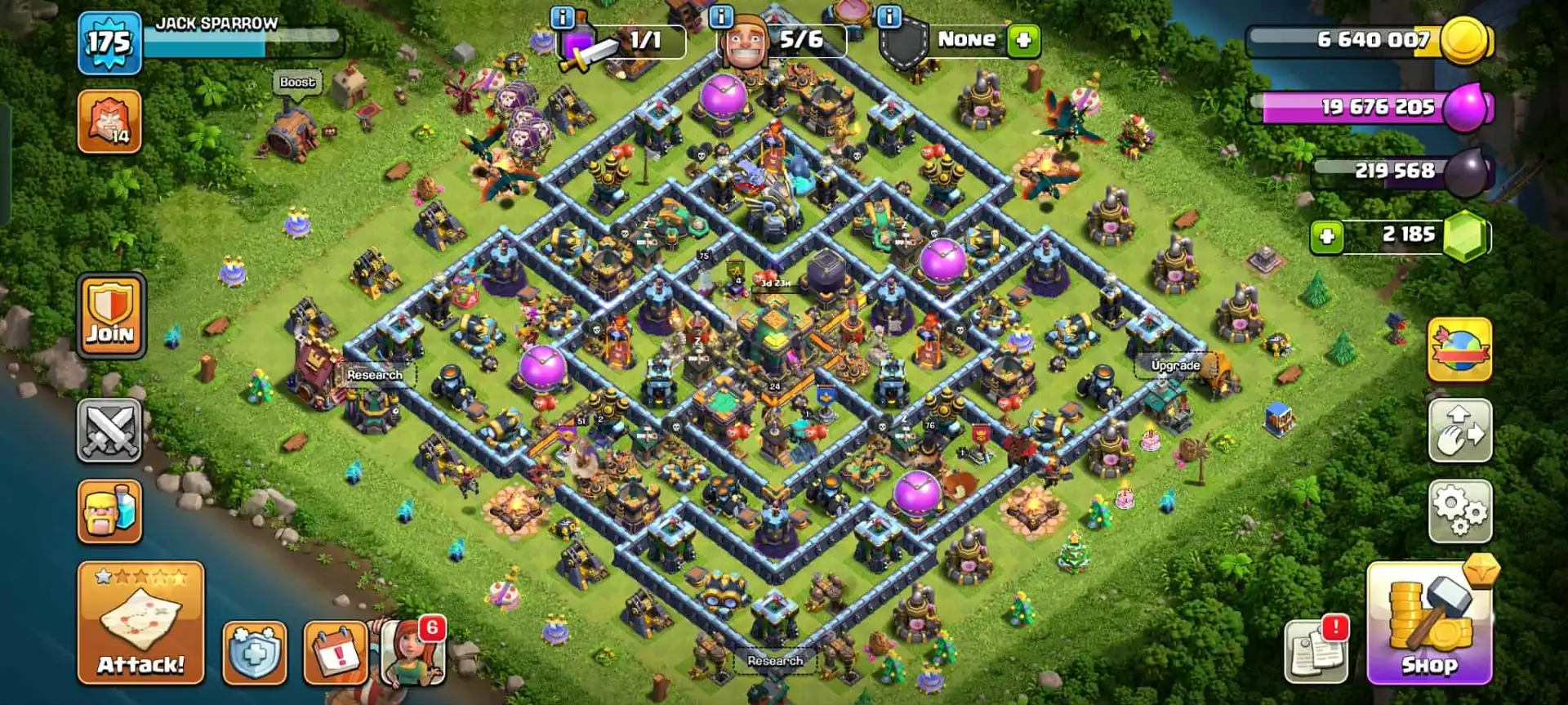Image resolution: width=1568 pixels, height=705 pixels.
Task: Tap the Join clan button
Action: (x=110, y=315)
